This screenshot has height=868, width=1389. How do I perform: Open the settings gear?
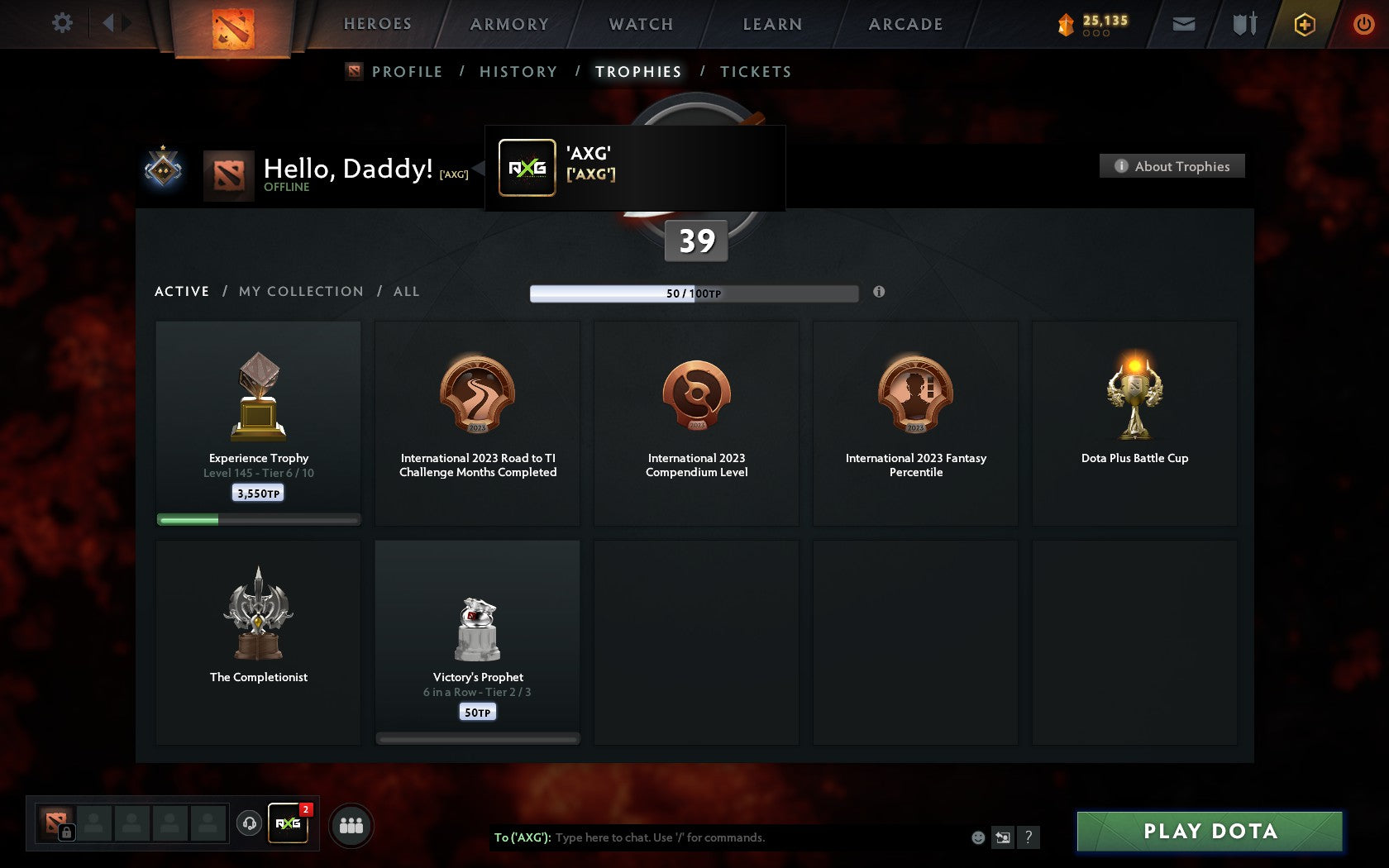60,24
